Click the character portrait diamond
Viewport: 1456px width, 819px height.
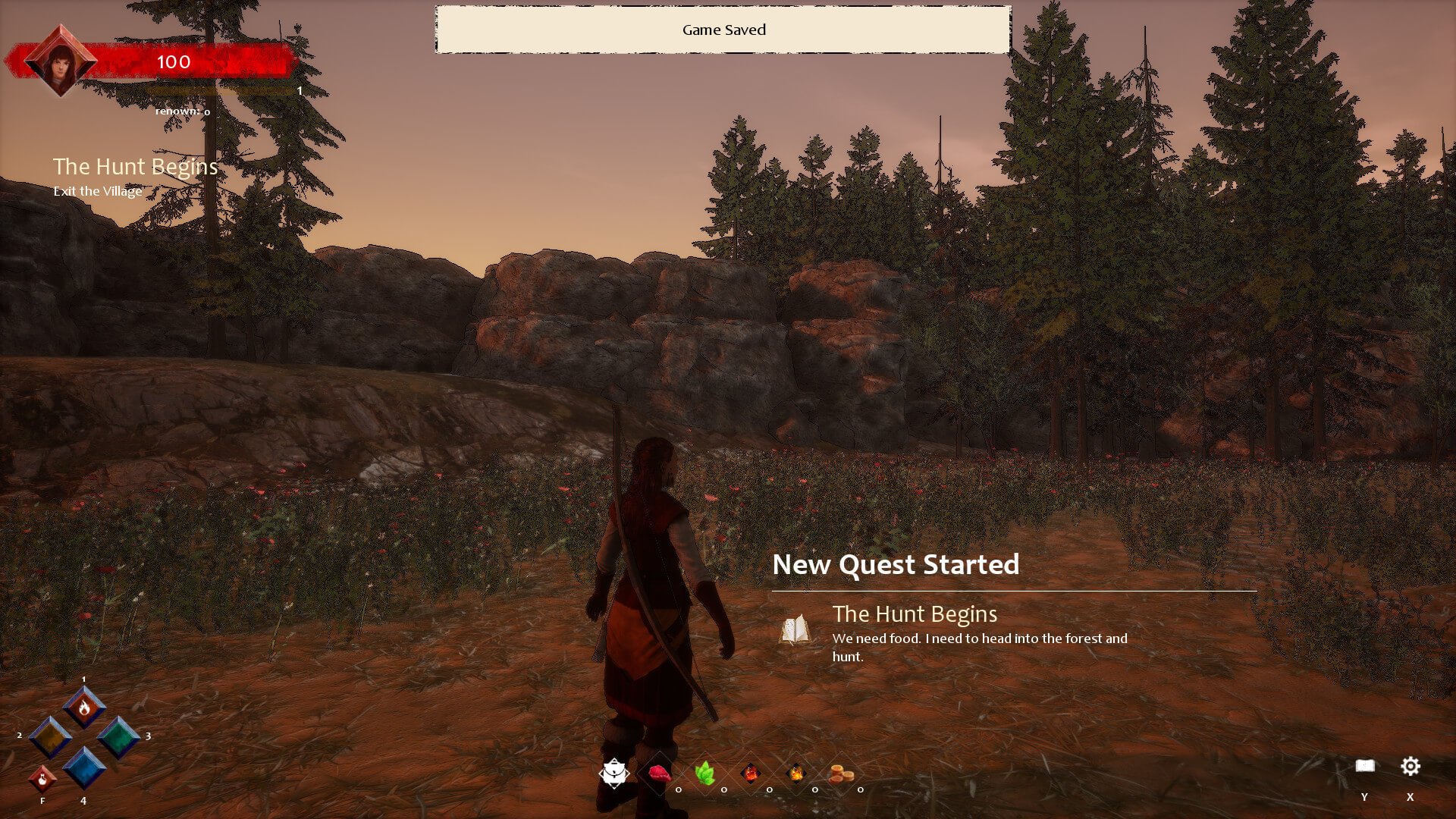pyautogui.click(x=61, y=62)
